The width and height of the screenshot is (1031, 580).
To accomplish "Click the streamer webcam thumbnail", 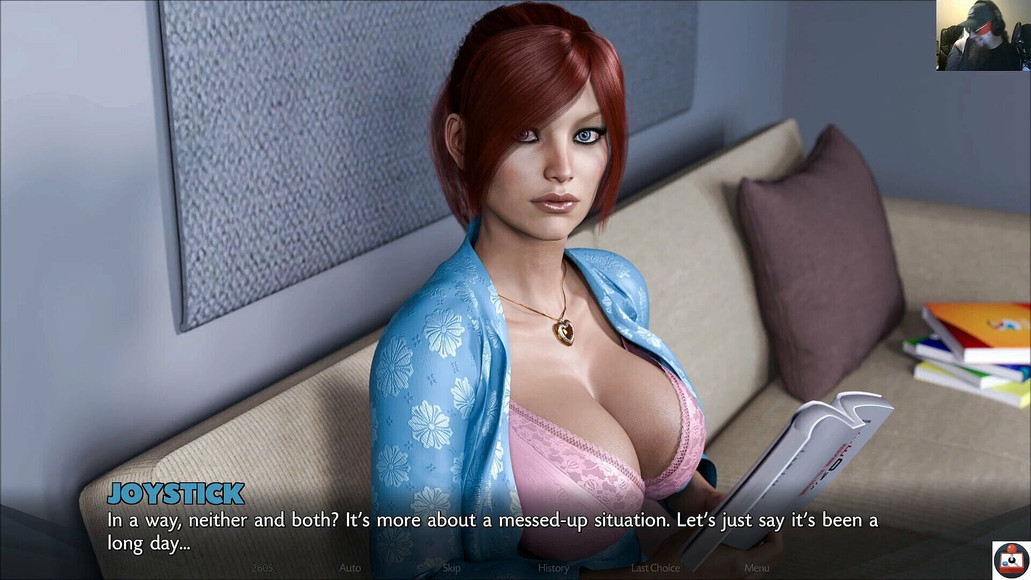I will [982, 35].
